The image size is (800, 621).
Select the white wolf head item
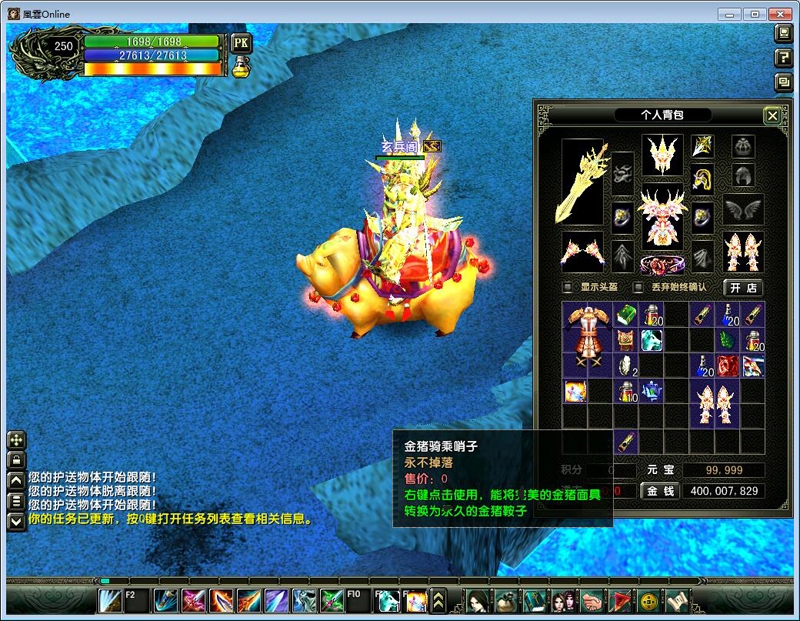652,340
